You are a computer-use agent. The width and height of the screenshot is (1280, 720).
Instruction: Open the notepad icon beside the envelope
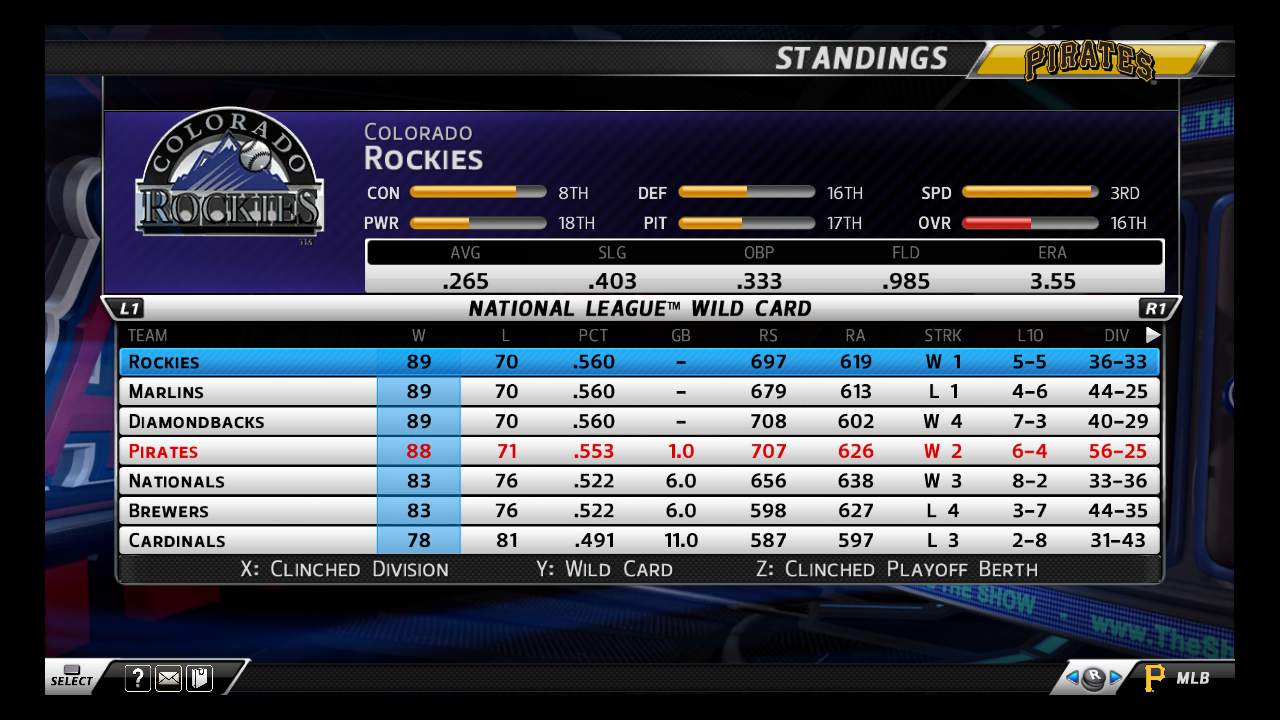coord(199,679)
